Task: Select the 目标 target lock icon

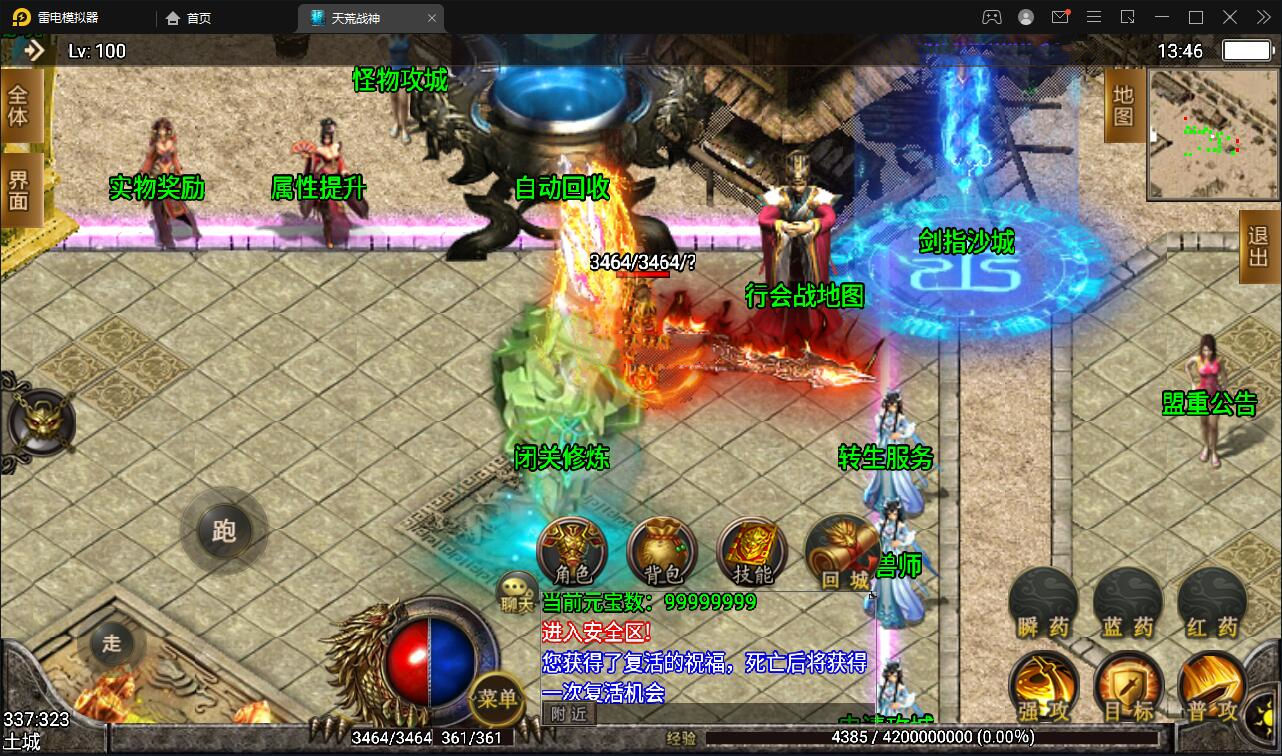Action: pos(1127,687)
